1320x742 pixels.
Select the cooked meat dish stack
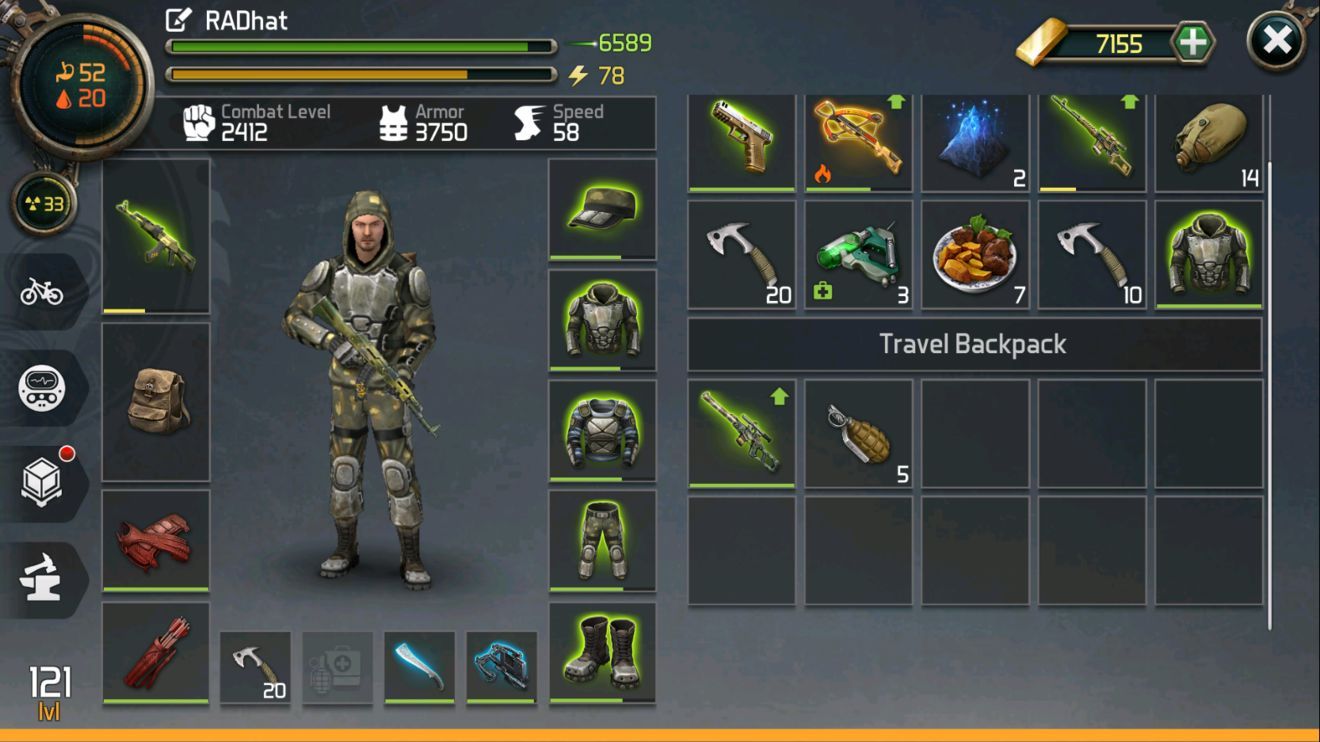(974, 255)
